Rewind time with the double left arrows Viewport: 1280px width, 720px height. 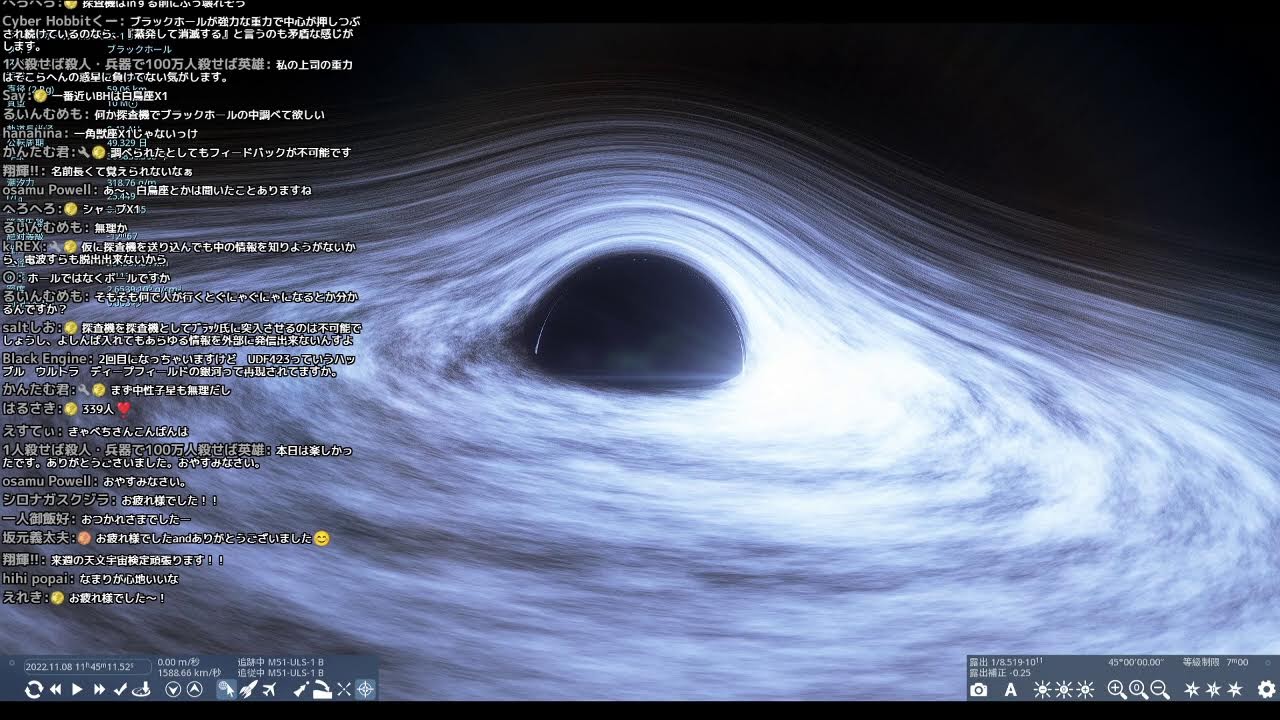[x=56, y=690]
